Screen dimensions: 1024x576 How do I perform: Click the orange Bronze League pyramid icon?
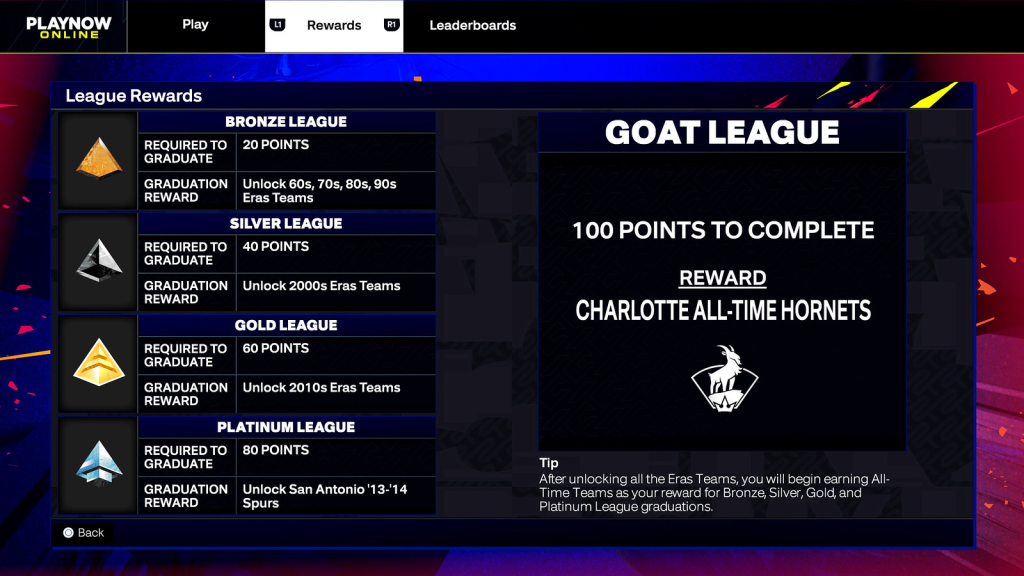[x=98, y=160]
